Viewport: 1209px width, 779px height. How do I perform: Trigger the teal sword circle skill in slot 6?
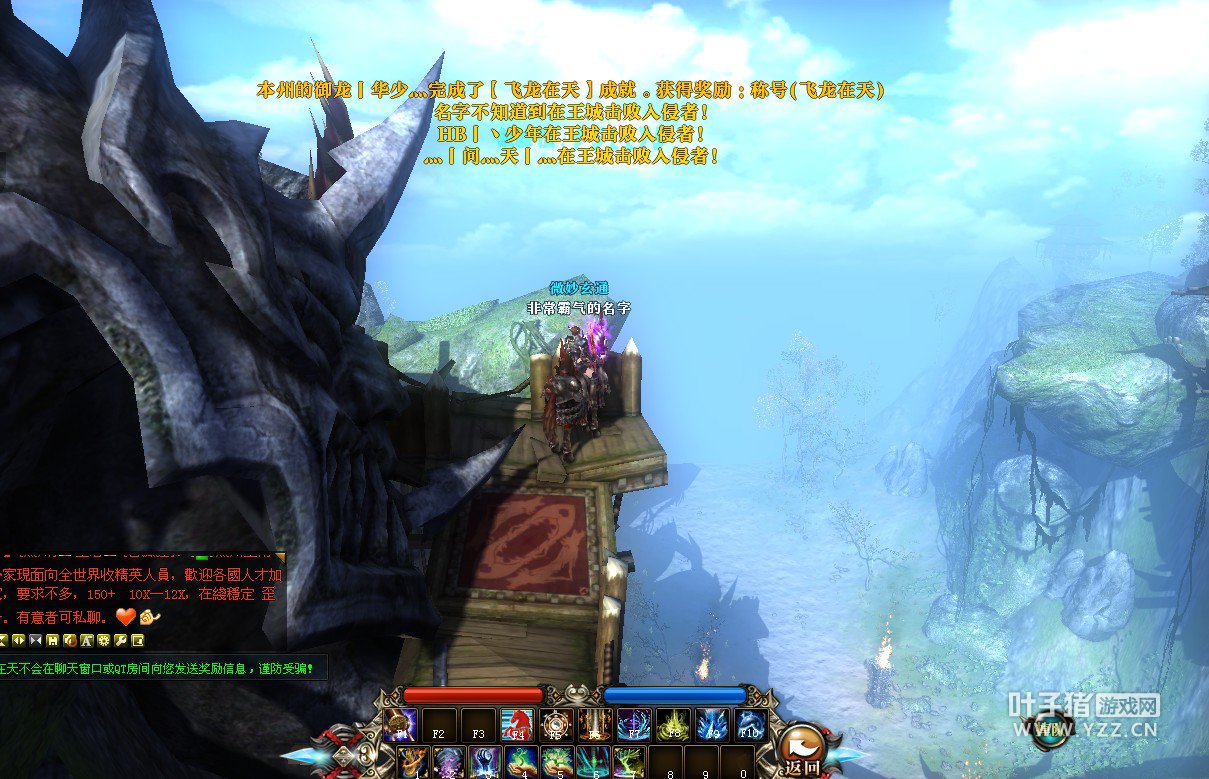point(593,762)
